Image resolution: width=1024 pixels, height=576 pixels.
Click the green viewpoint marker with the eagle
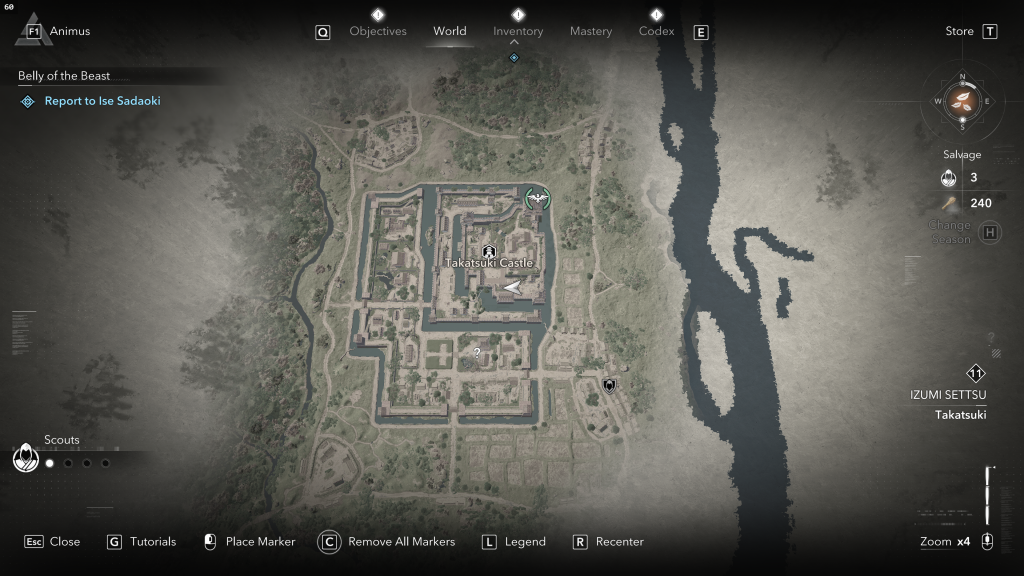click(539, 198)
